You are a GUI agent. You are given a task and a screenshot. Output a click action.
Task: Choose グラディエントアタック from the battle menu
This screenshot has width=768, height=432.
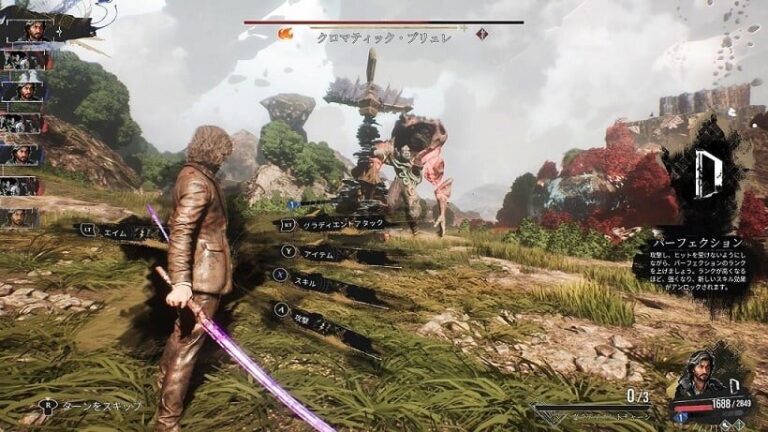342,224
